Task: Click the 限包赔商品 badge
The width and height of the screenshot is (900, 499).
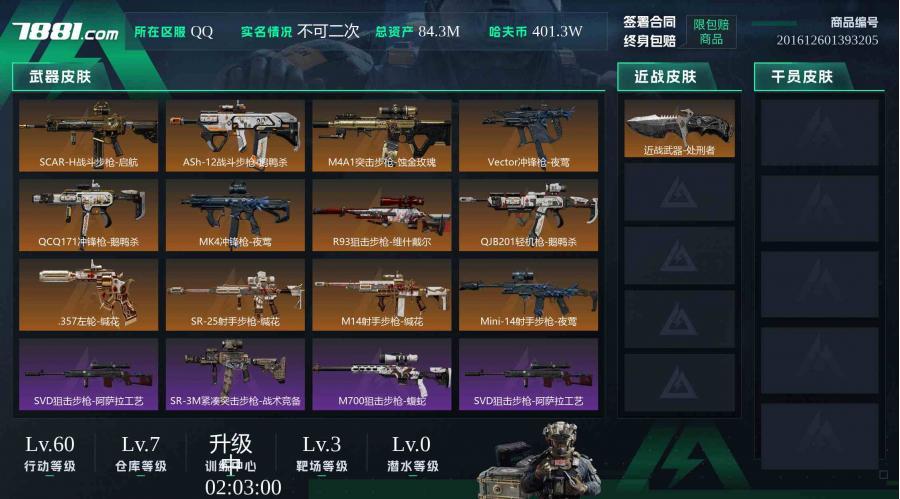Action: coord(711,31)
